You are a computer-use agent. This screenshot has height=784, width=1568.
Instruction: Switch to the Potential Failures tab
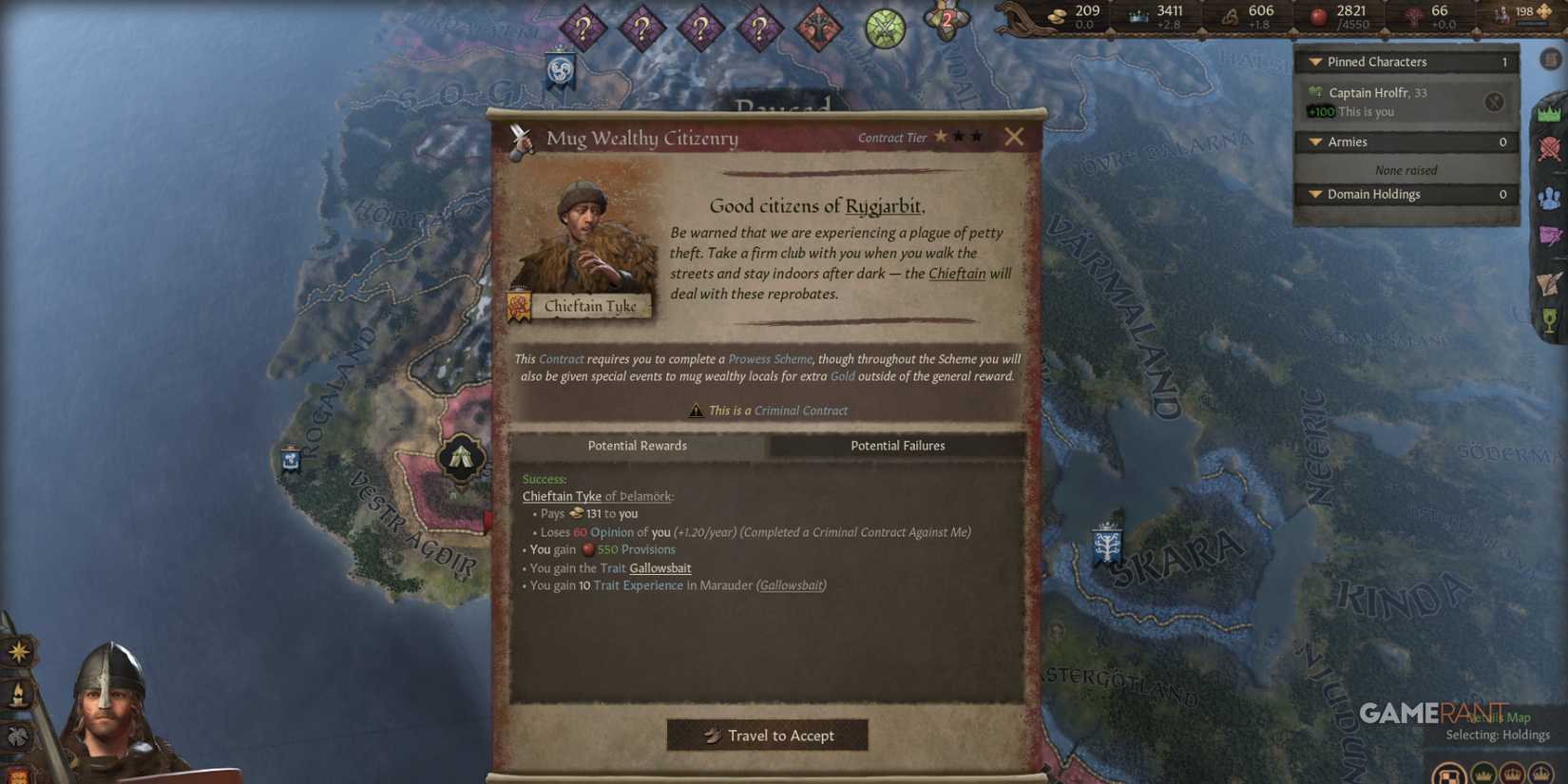(897, 445)
